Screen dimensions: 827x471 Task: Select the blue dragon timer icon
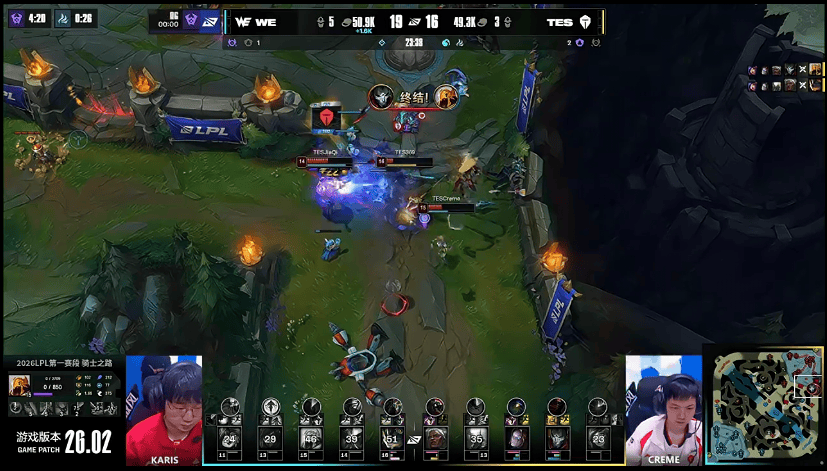pos(59,18)
